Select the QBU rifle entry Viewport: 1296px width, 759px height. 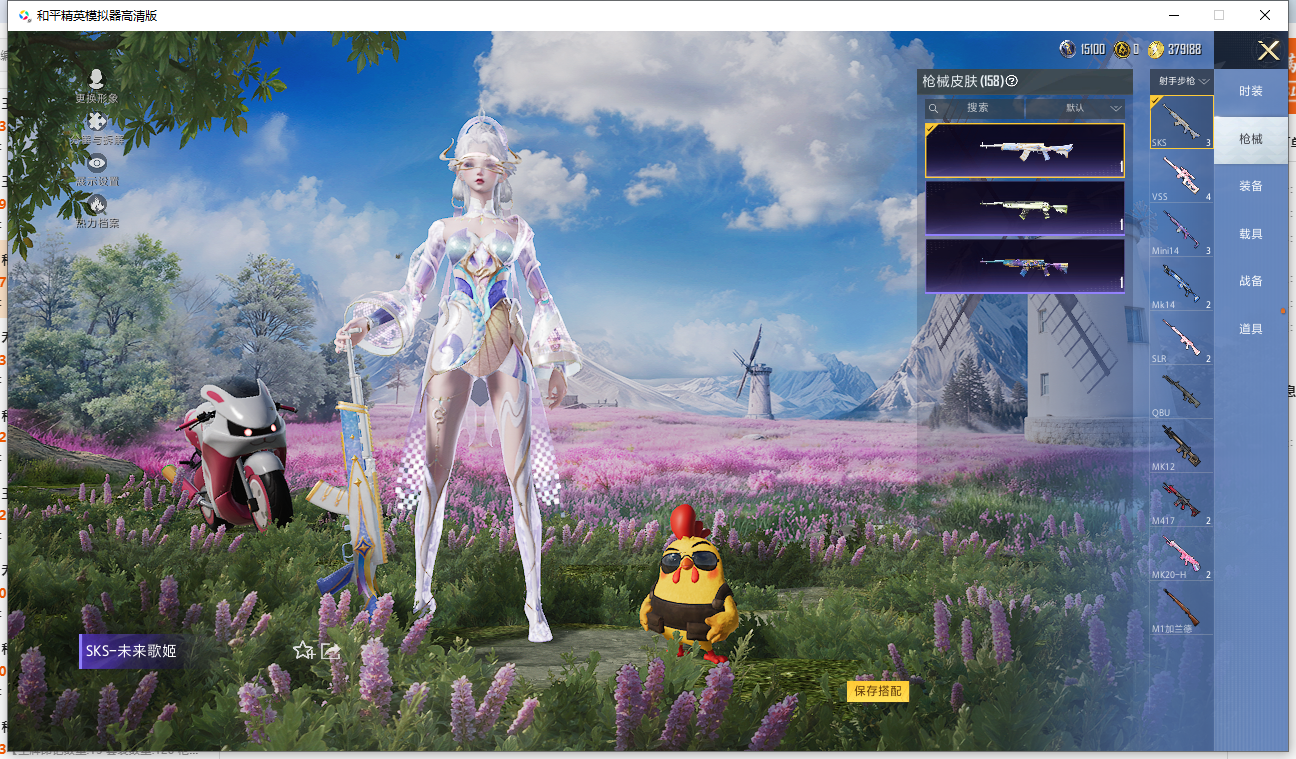click(1181, 392)
